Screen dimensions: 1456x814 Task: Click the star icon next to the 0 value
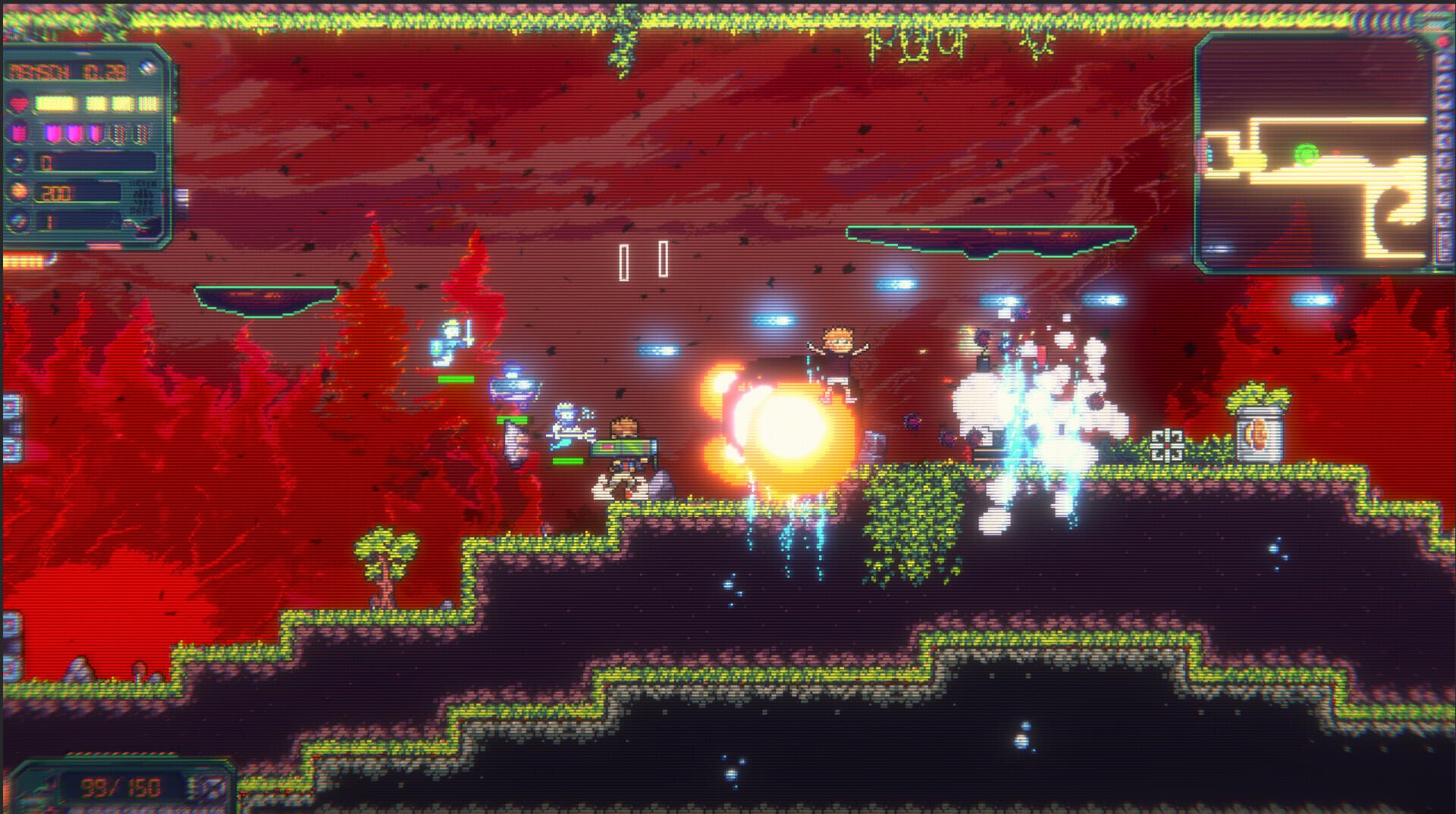click(19, 161)
